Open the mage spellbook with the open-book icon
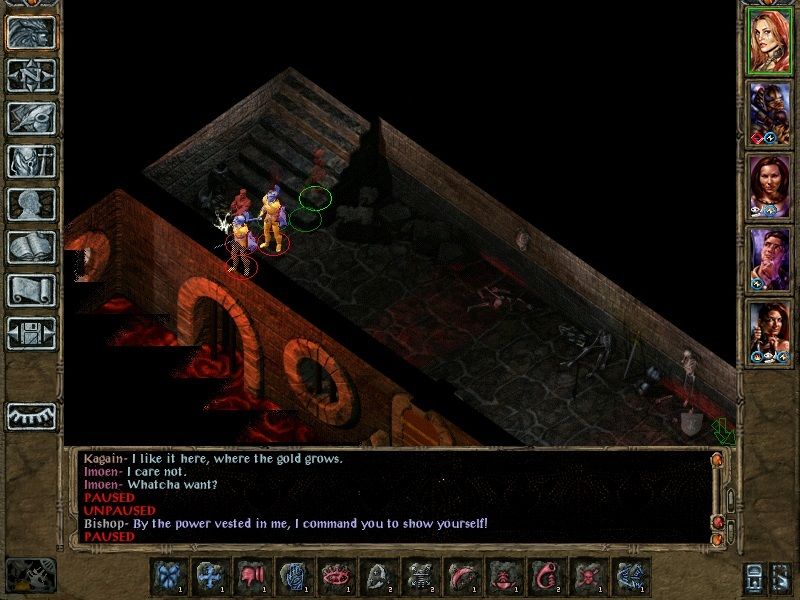This screenshot has width=800, height=600. [x=31, y=246]
